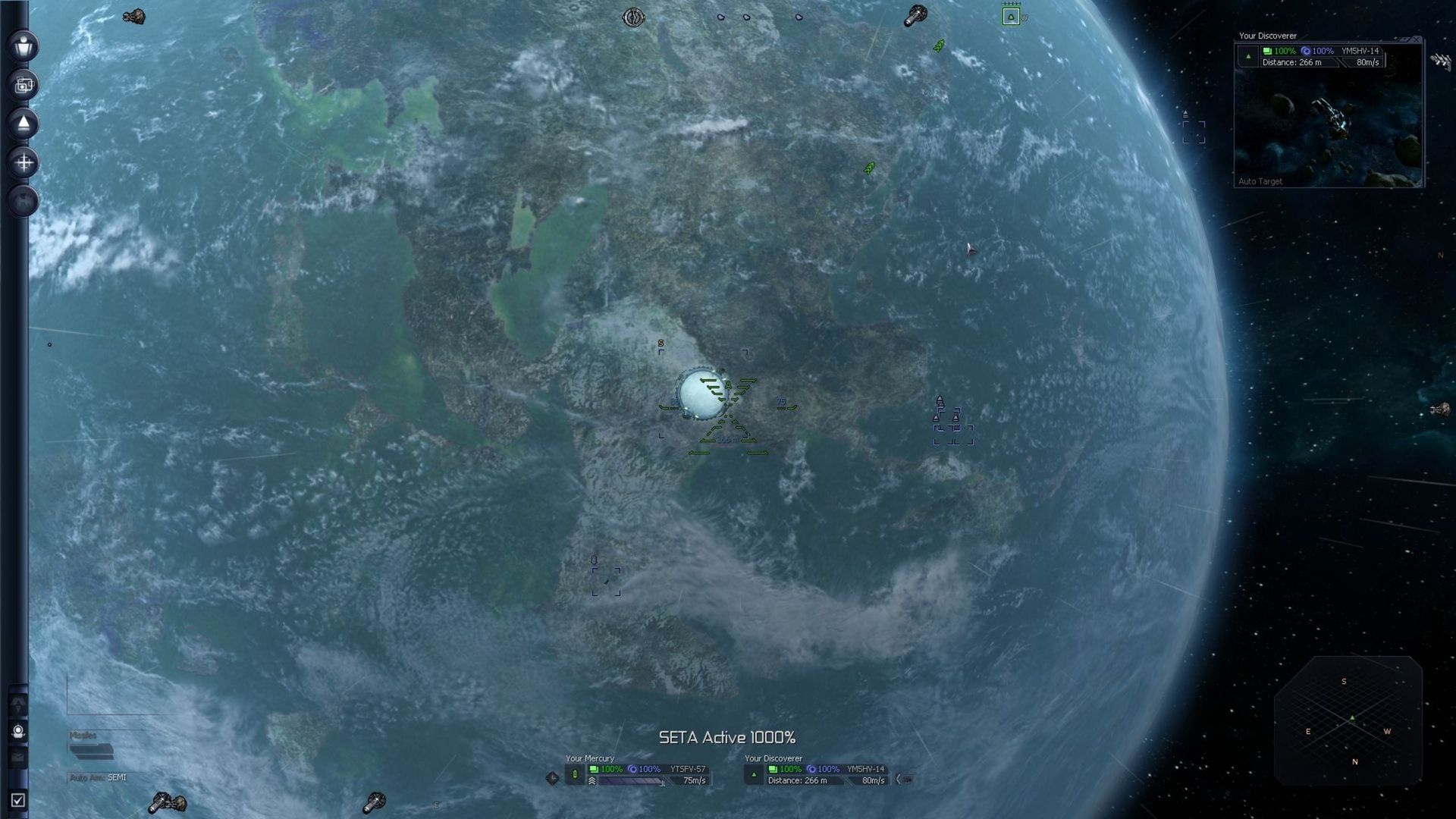Select the upward triangle sidebar button
This screenshot has width=1456, height=819.
point(24,124)
